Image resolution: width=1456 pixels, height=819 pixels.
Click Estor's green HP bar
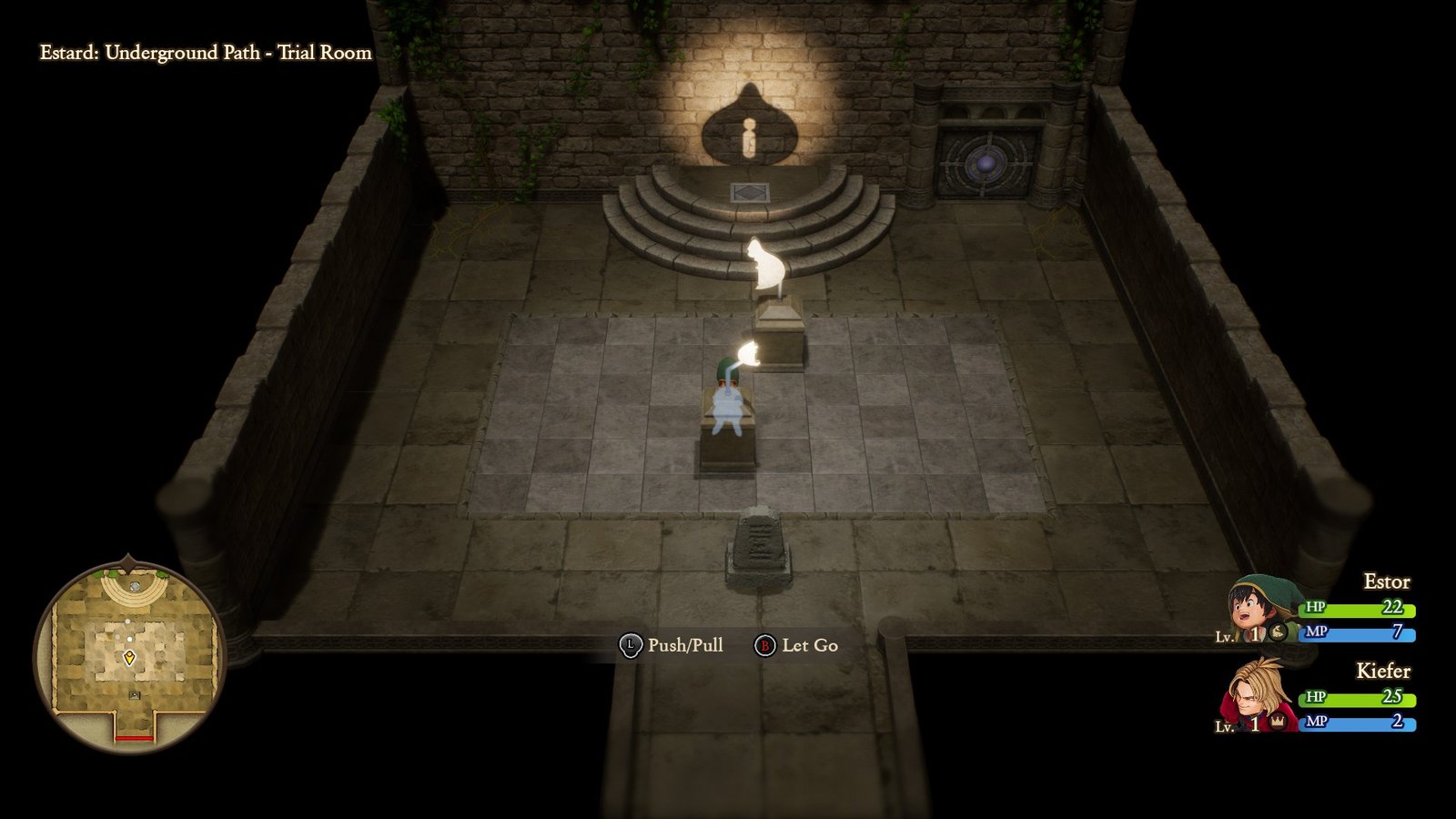point(1356,610)
